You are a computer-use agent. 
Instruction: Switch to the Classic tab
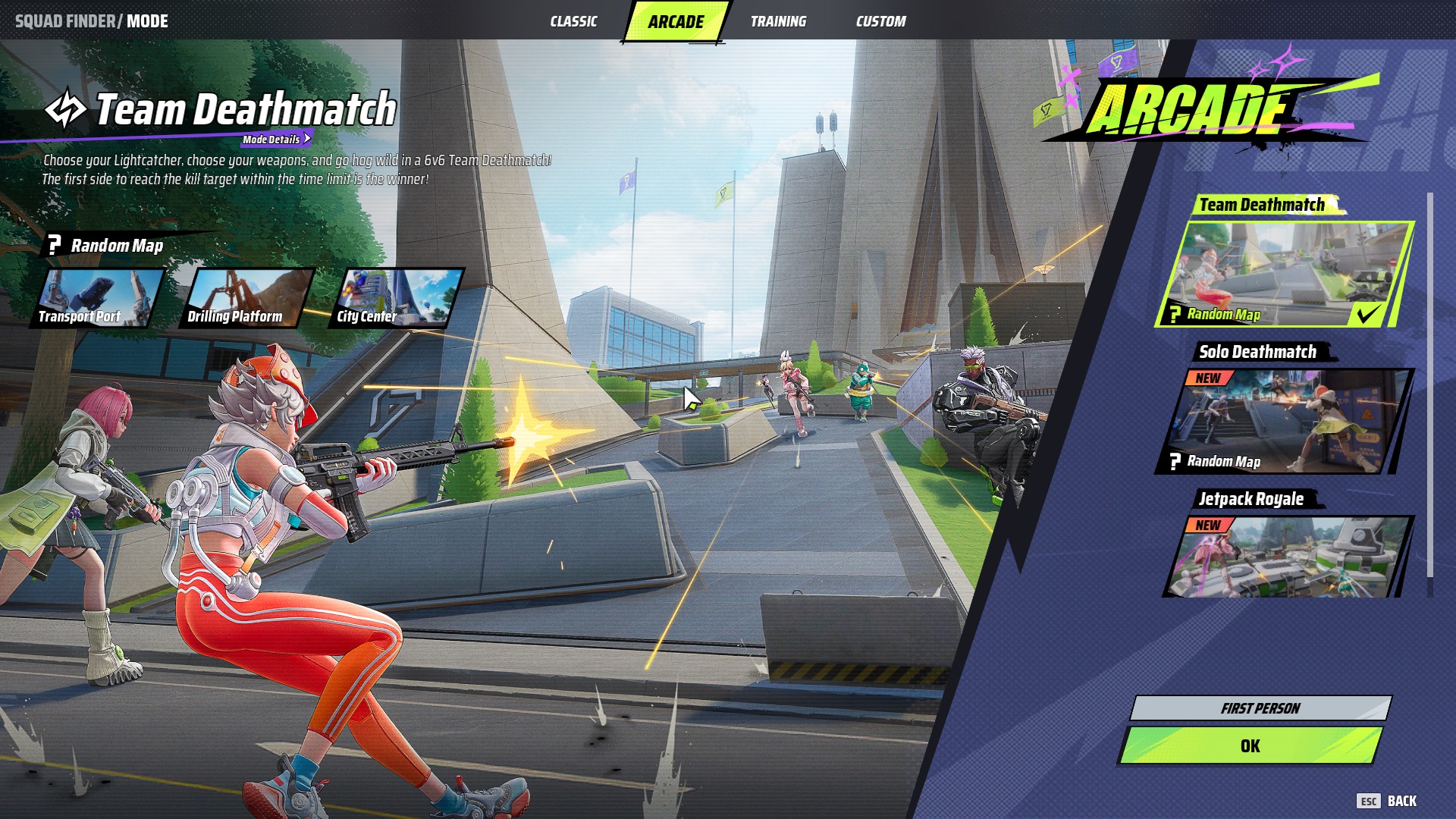tap(573, 21)
